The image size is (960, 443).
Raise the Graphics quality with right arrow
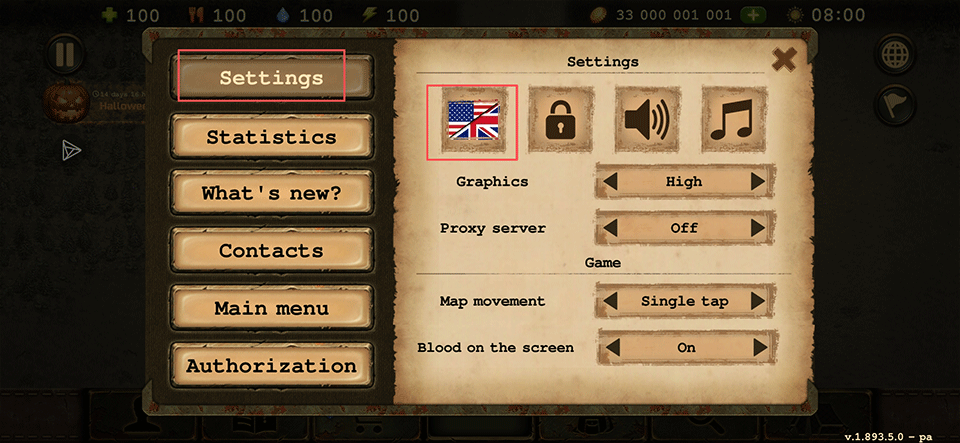pos(757,182)
